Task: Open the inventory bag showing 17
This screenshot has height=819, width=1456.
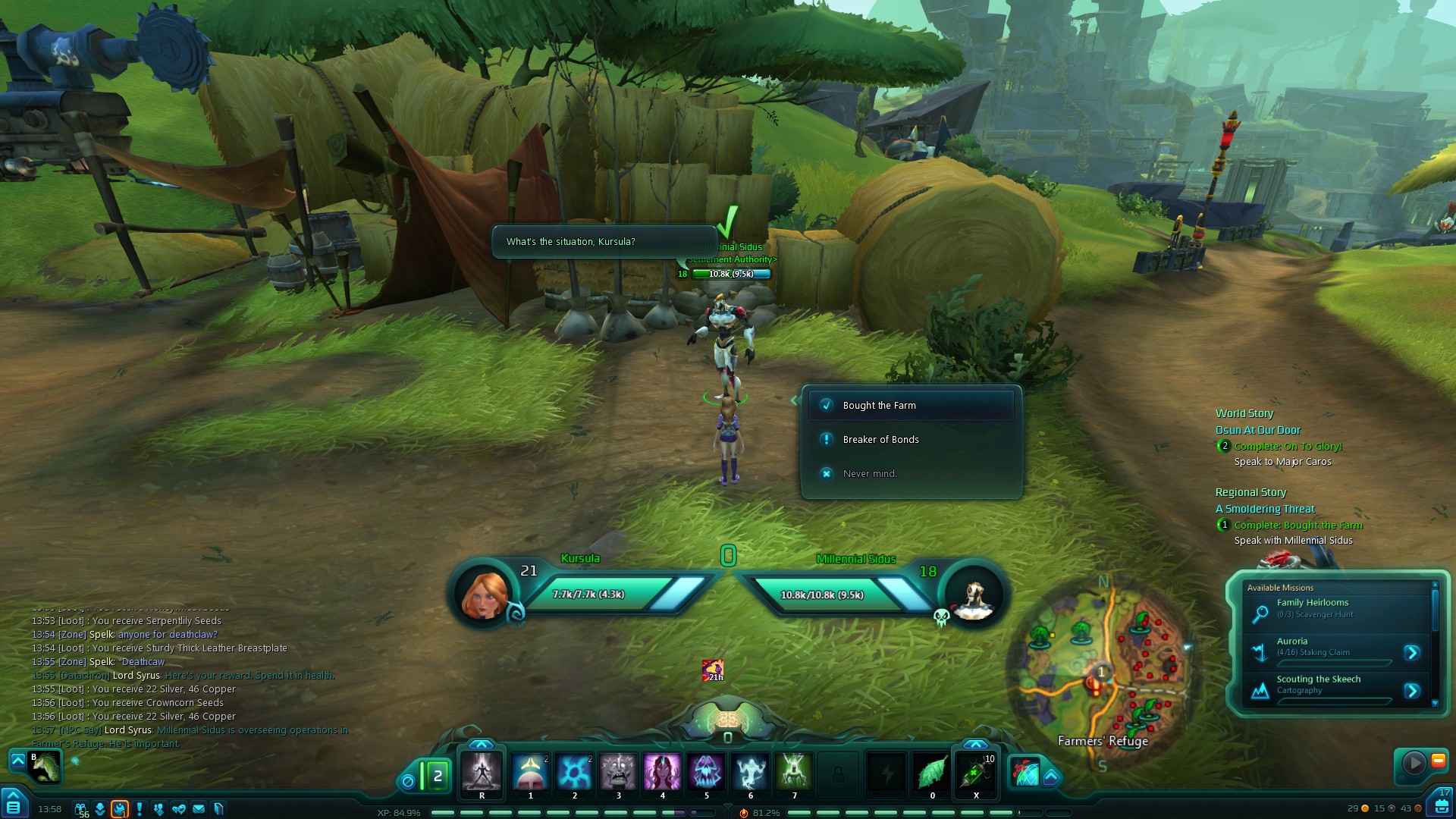Action: pos(1441,804)
